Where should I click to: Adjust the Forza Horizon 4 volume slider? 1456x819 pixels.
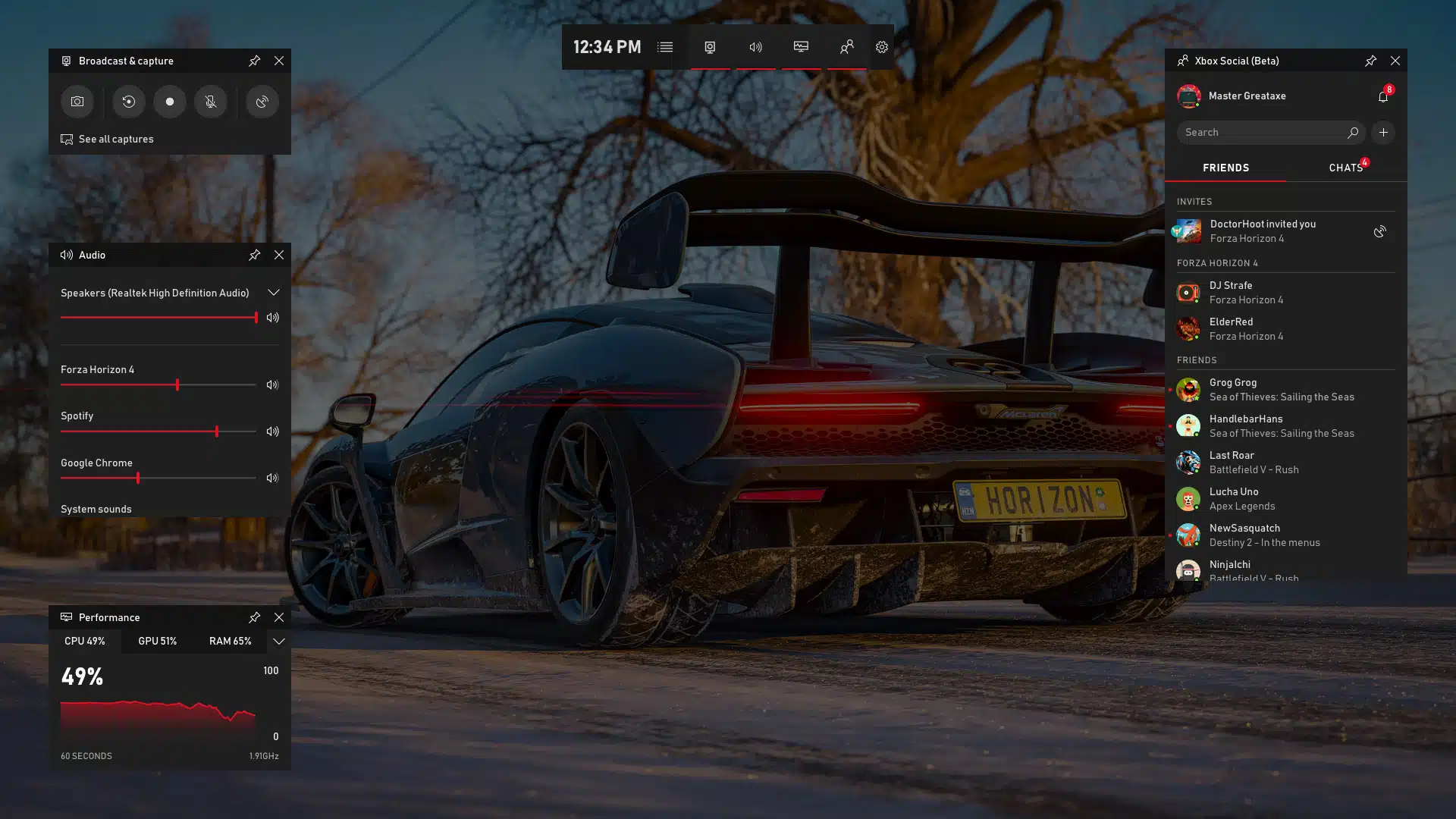pos(177,384)
